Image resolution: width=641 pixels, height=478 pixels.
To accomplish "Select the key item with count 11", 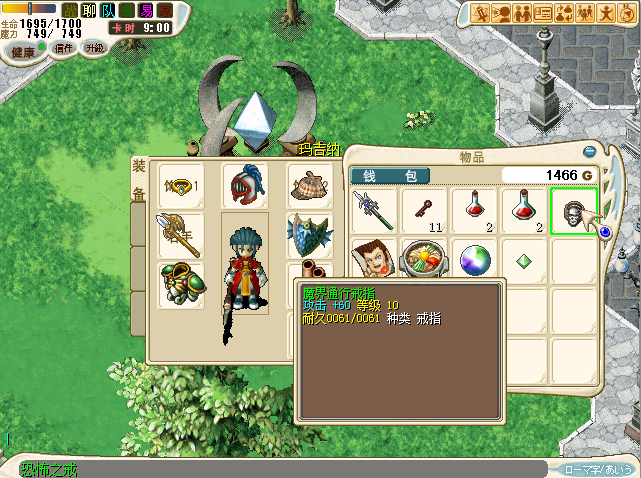I will click(425, 209).
